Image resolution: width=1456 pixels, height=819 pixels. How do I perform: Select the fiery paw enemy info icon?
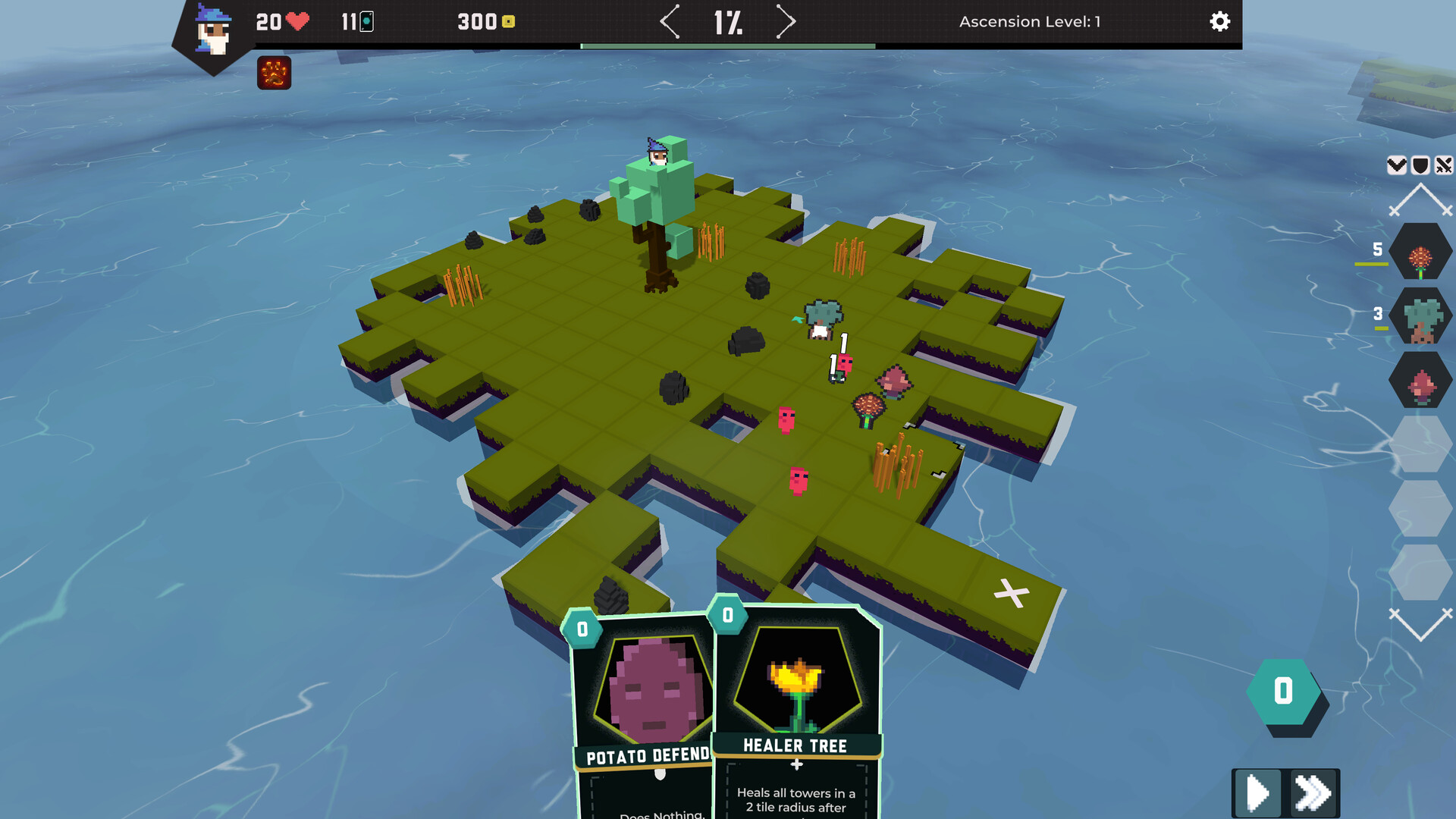274,73
